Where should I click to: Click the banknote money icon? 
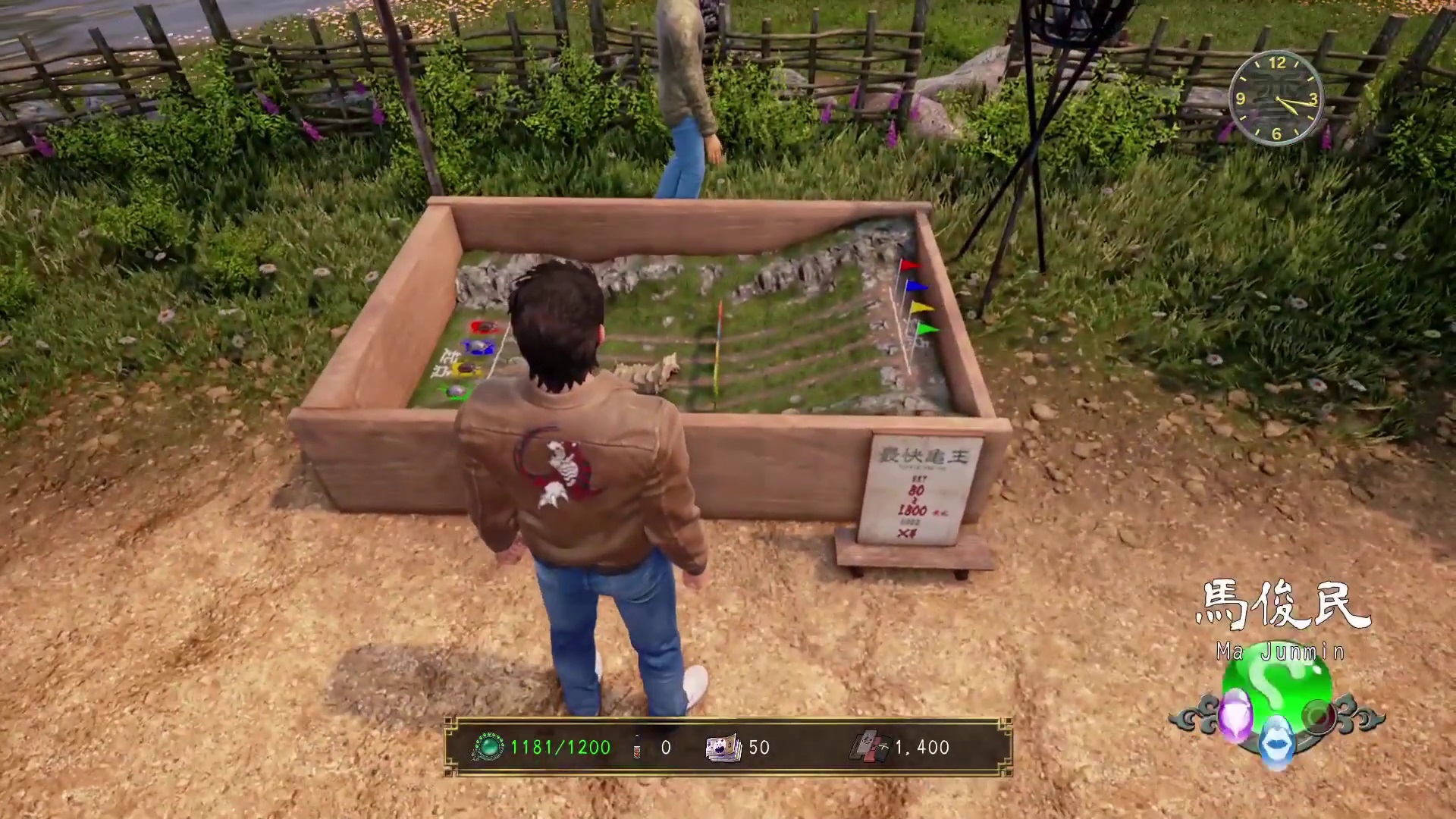pyautogui.click(x=723, y=748)
